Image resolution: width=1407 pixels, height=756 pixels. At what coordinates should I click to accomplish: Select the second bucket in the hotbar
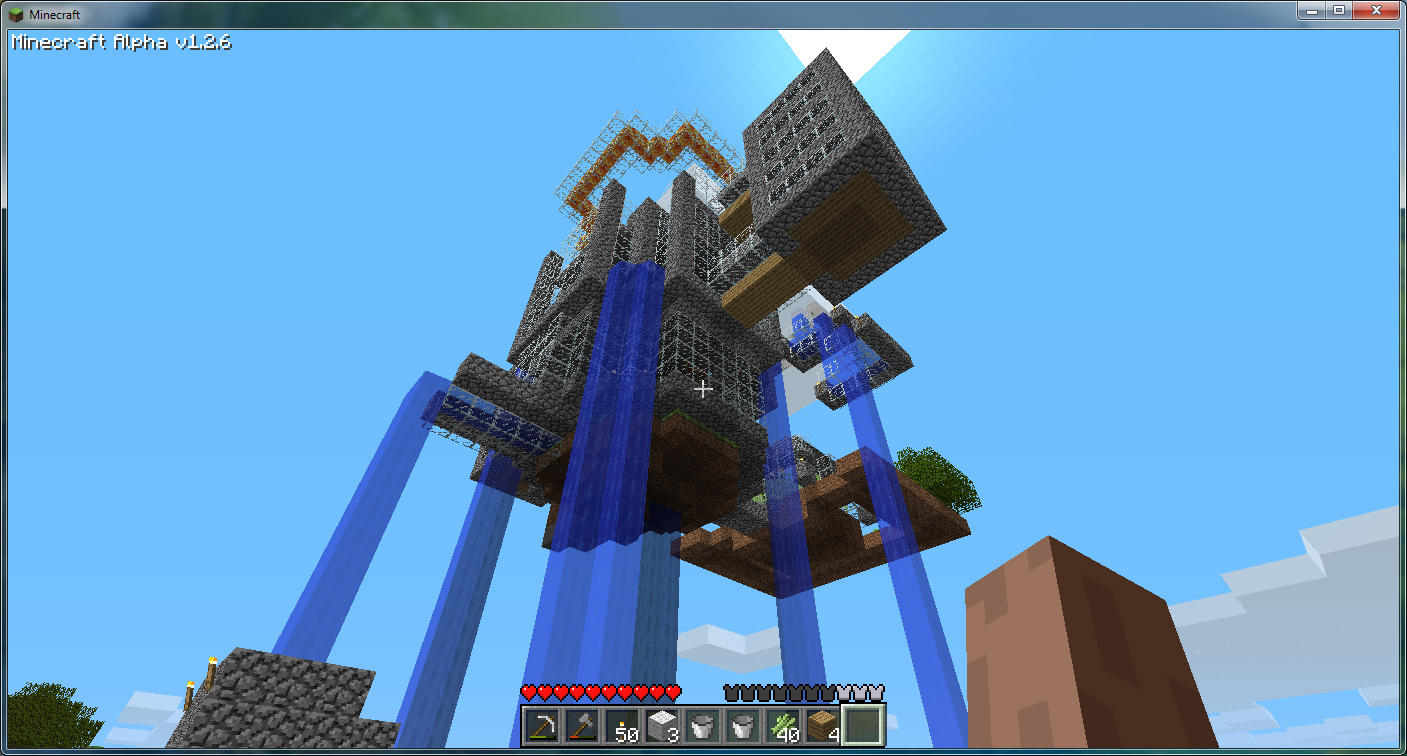(742, 725)
